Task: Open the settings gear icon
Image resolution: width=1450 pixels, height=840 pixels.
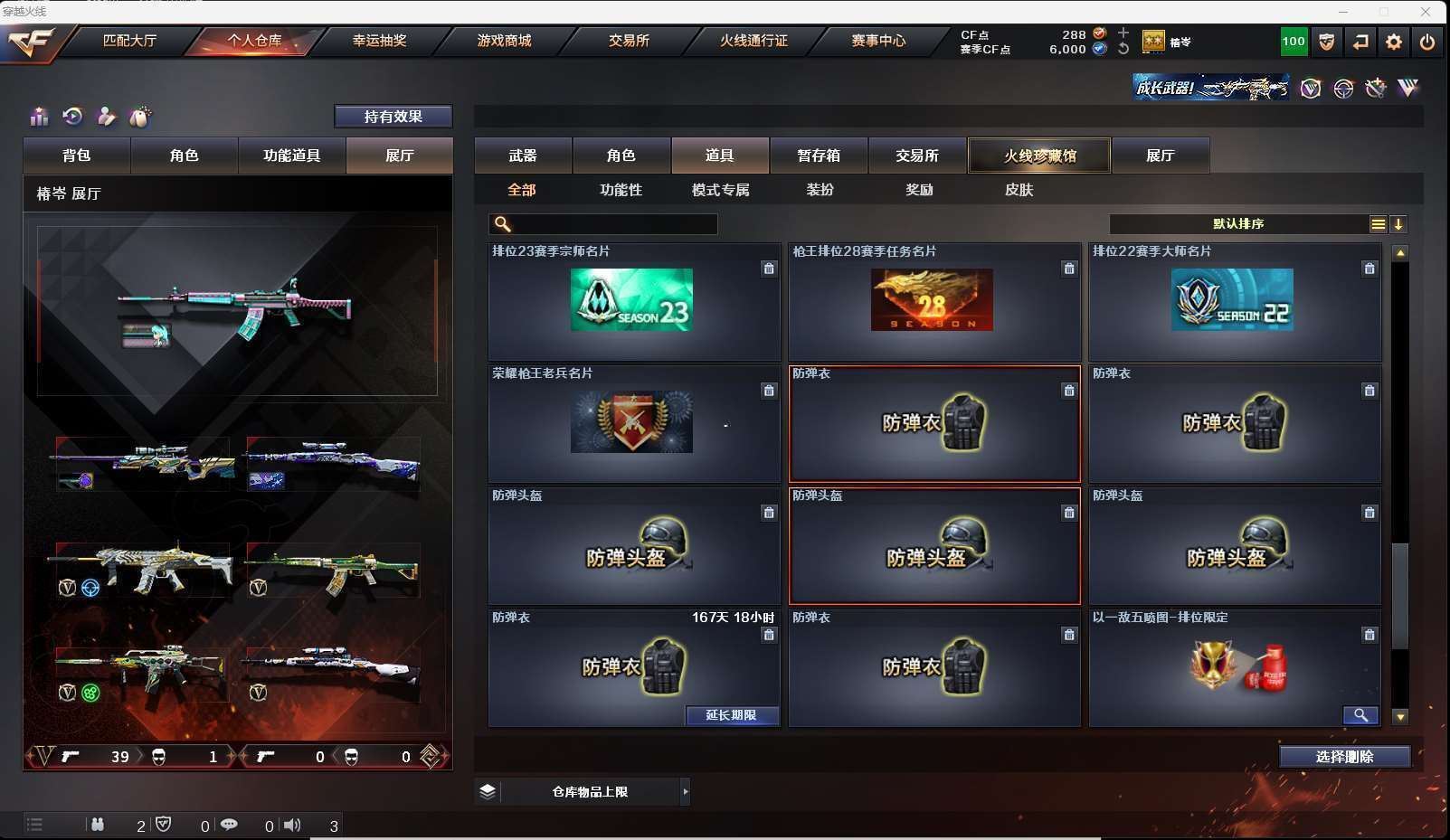Action: tap(1394, 42)
